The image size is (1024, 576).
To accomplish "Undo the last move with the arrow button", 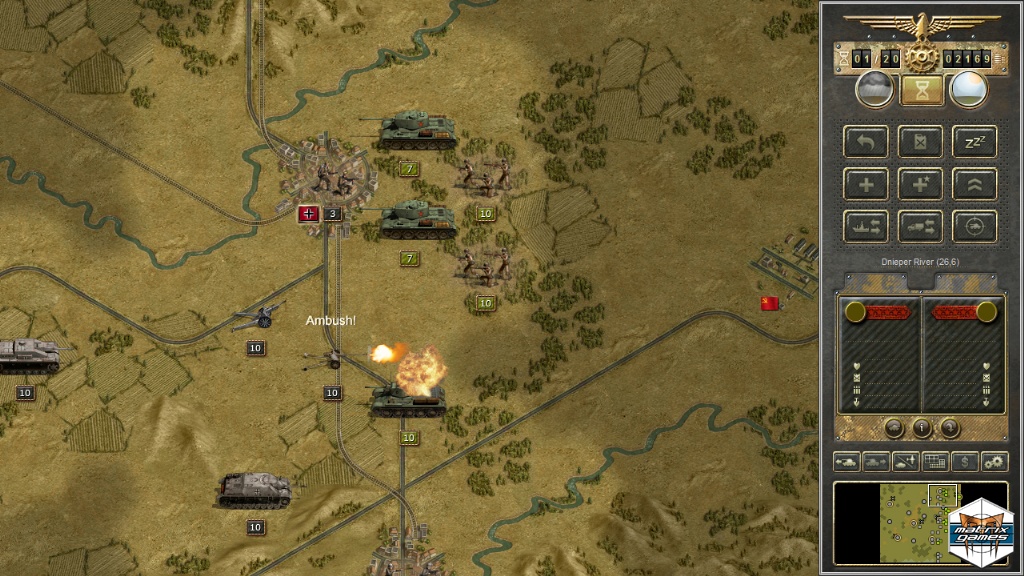I will tap(866, 141).
